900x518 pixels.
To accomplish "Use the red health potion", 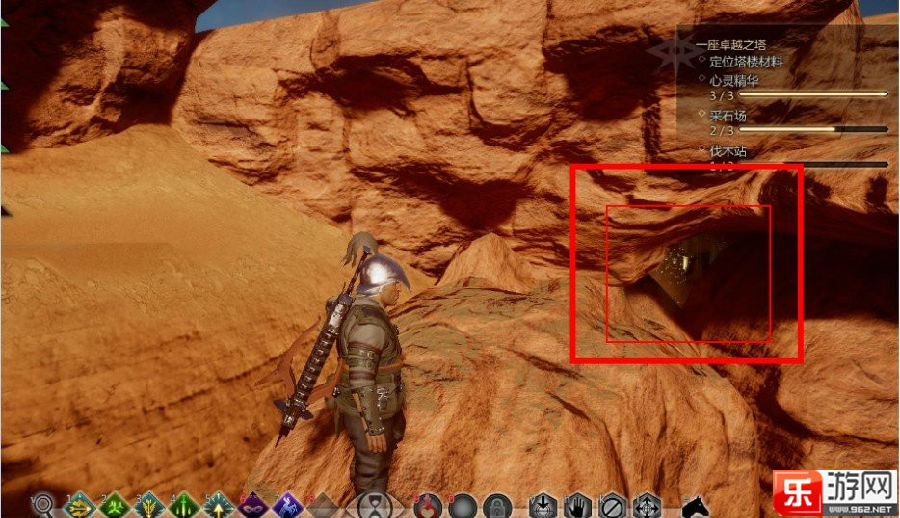I will click(431, 505).
